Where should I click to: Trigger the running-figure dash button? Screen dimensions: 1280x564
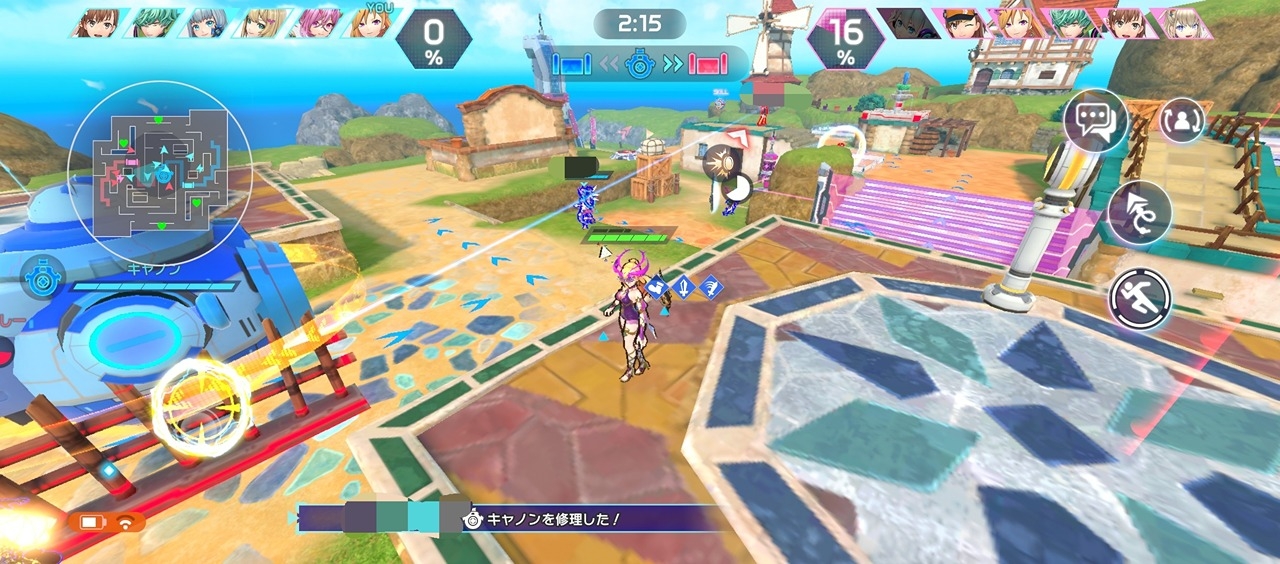[x=1139, y=299]
